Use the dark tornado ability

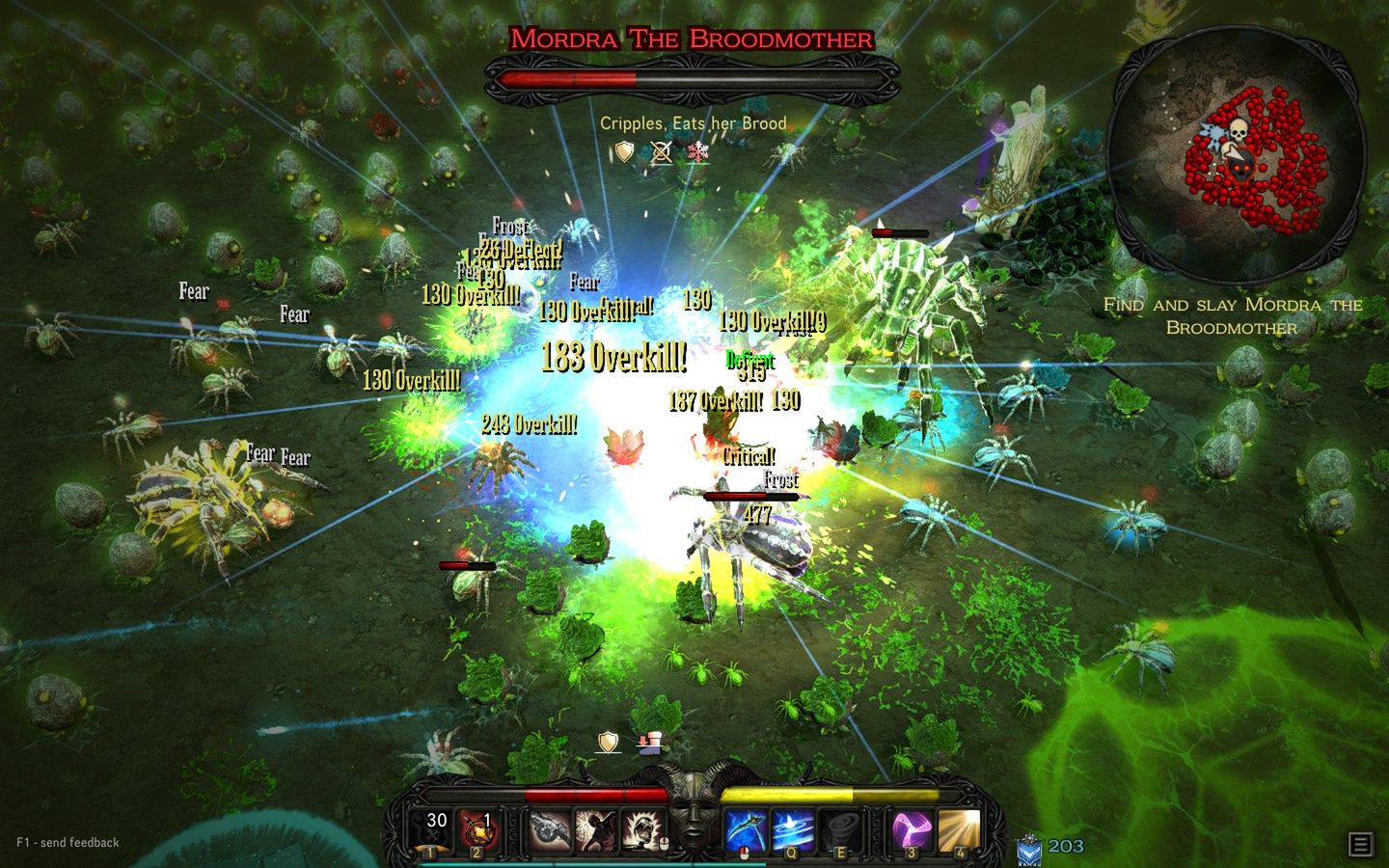tap(837, 831)
